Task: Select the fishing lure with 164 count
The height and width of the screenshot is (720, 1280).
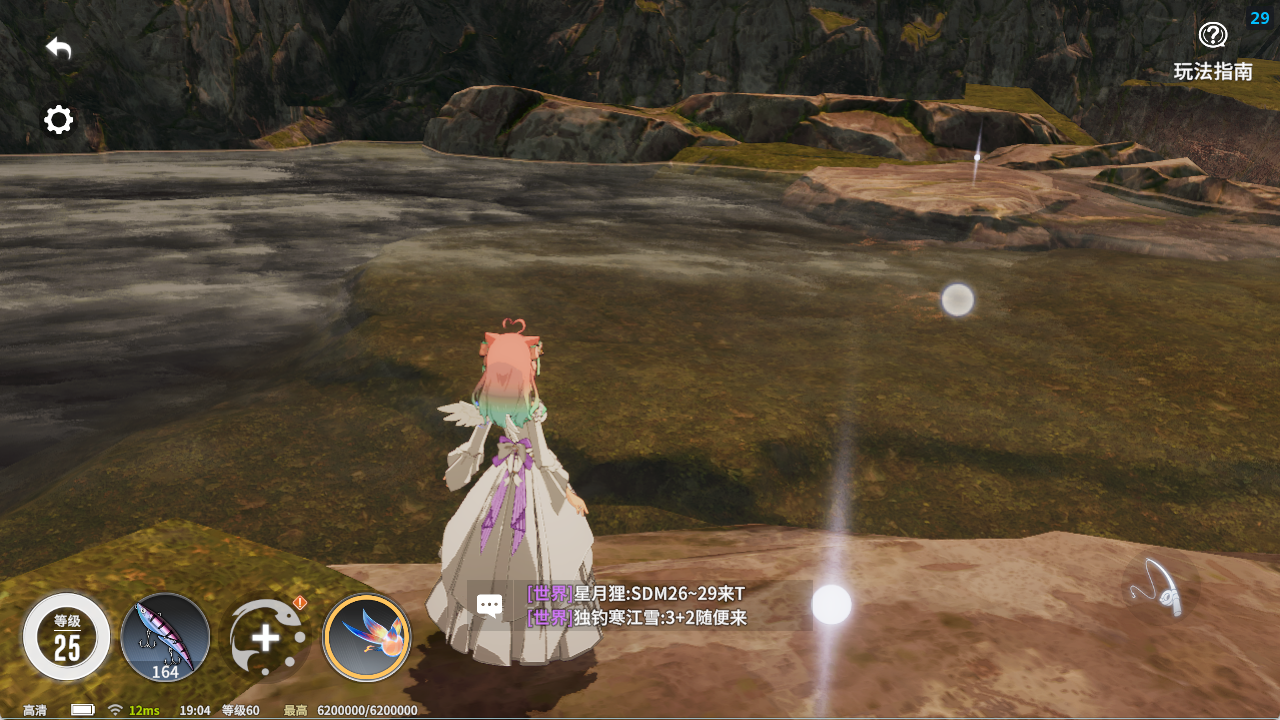Action: (165, 636)
